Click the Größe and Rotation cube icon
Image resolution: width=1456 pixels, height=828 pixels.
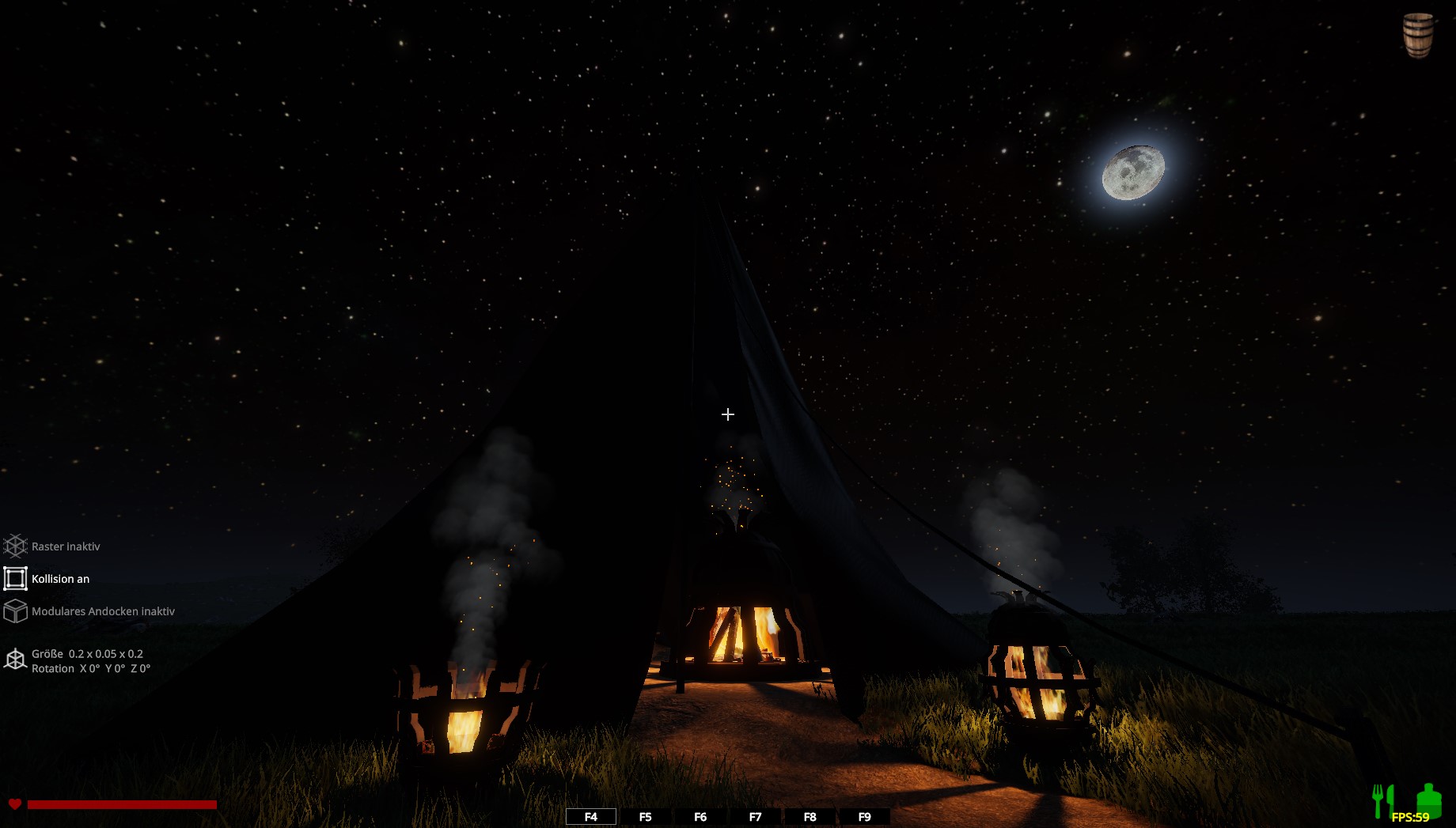(x=16, y=660)
